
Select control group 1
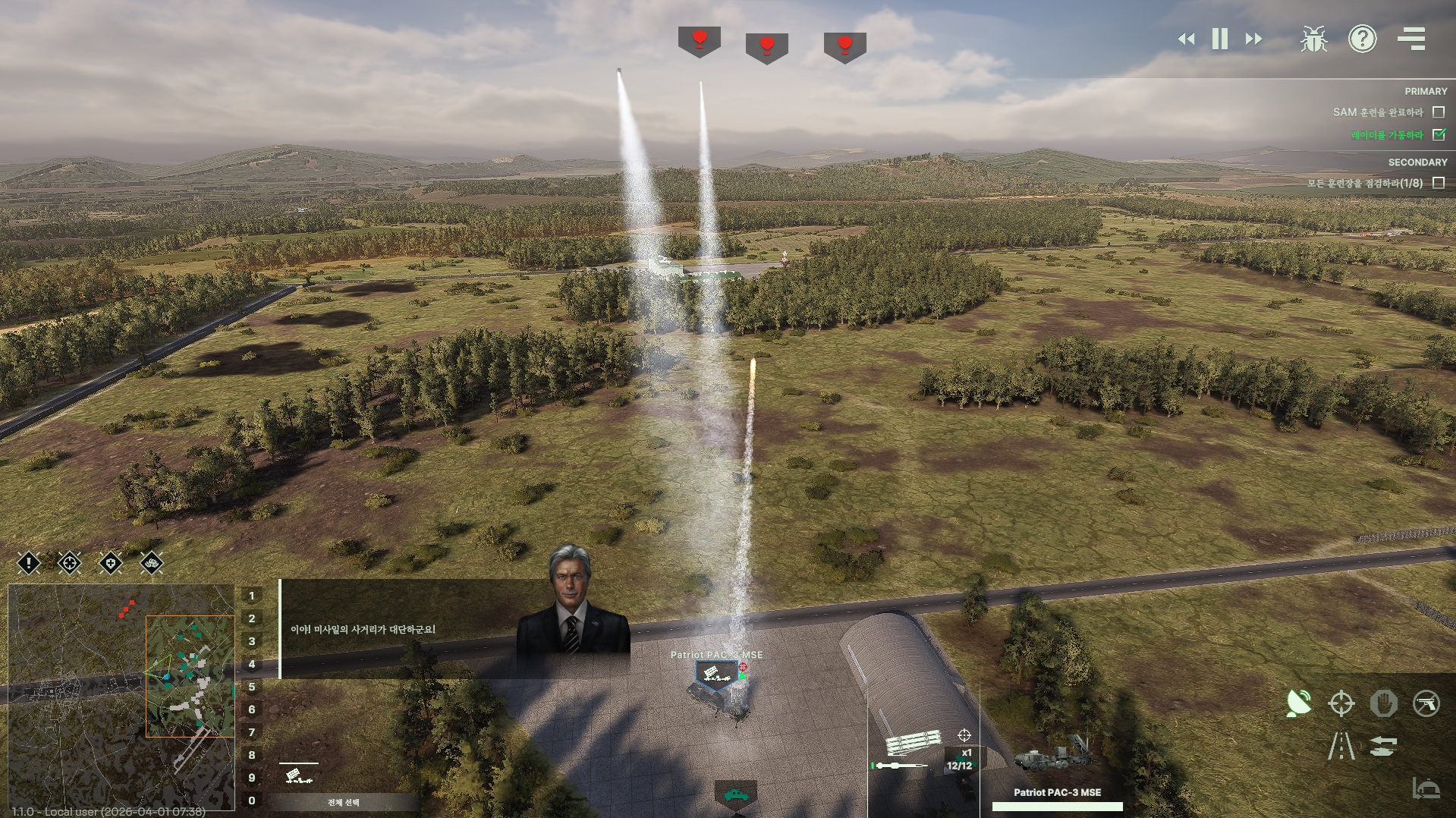[x=252, y=596]
